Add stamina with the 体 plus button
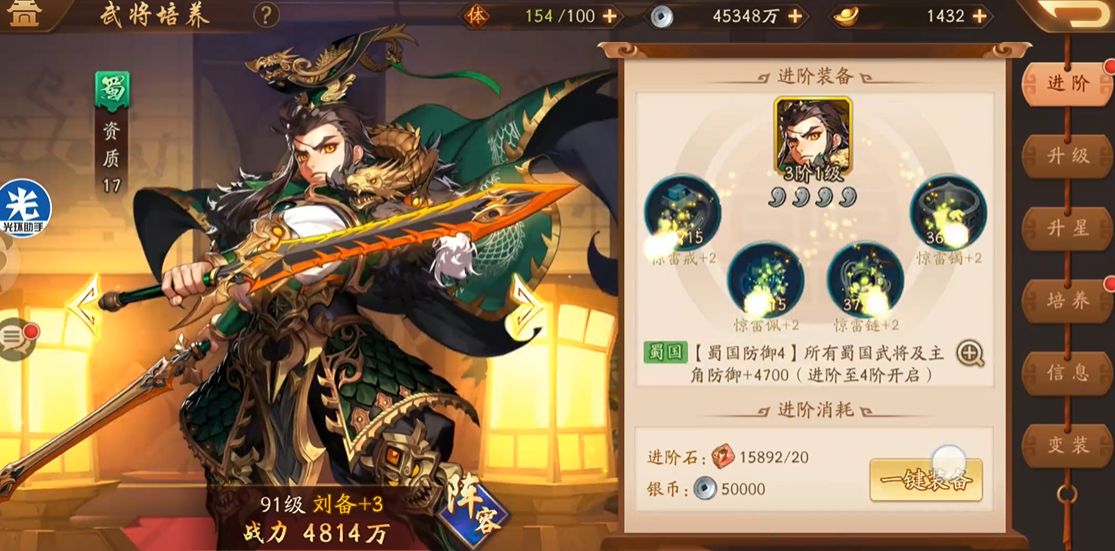Image resolution: width=1115 pixels, height=551 pixels. point(609,16)
